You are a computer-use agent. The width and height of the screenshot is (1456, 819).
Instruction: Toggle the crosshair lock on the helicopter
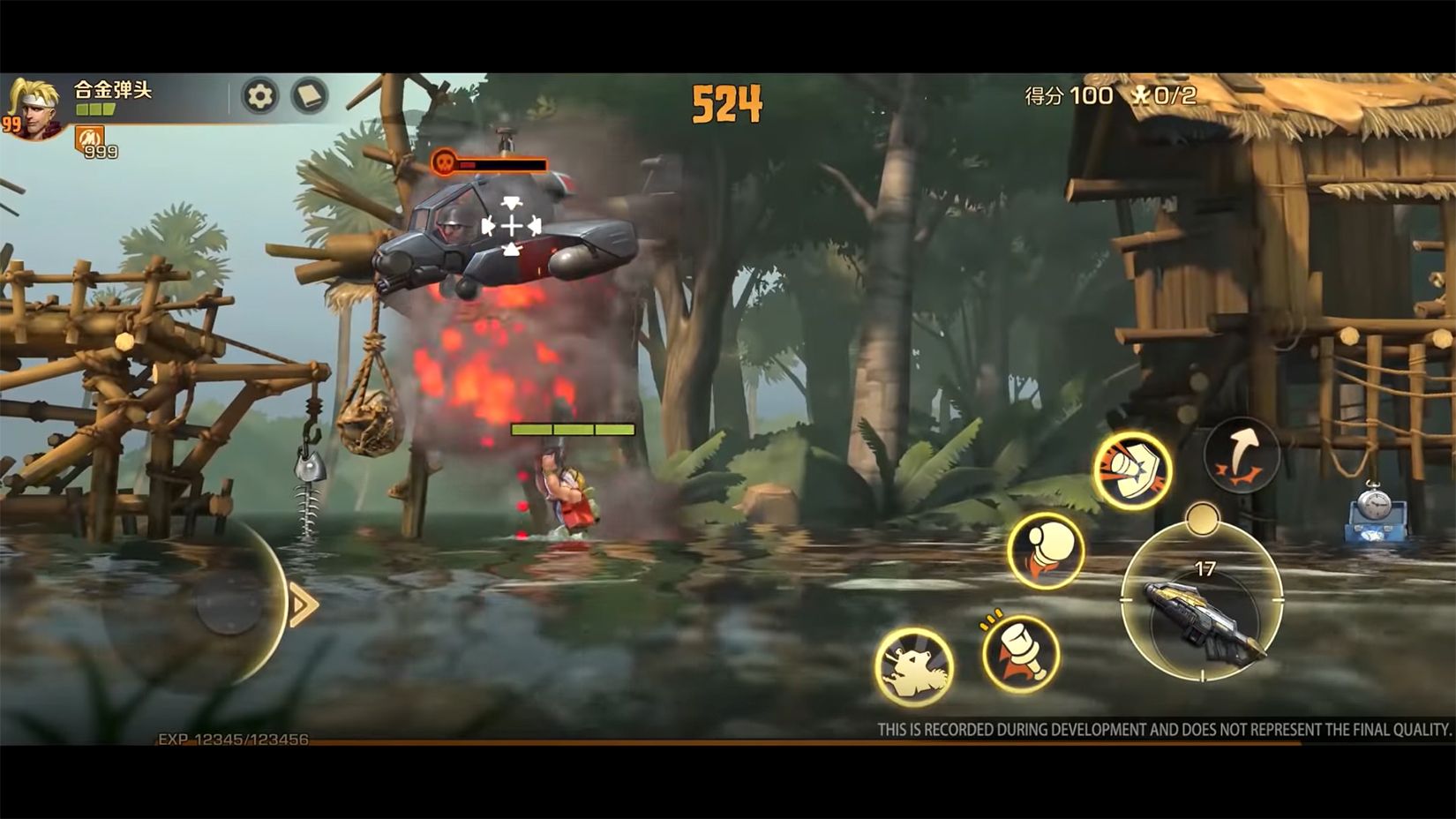click(509, 227)
